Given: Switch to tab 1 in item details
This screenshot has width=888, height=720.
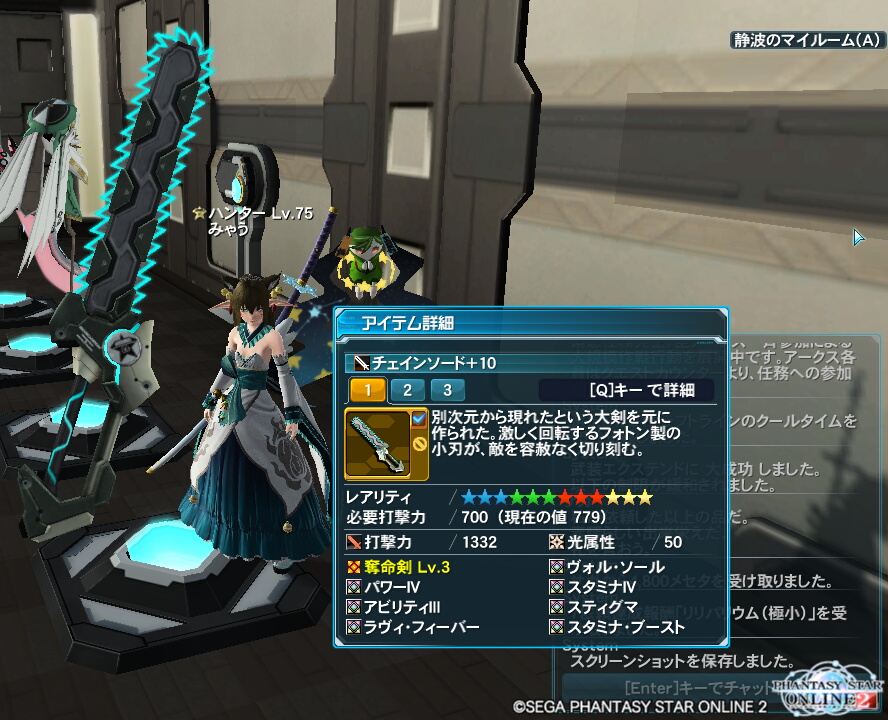Looking at the screenshot, I should (367, 390).
